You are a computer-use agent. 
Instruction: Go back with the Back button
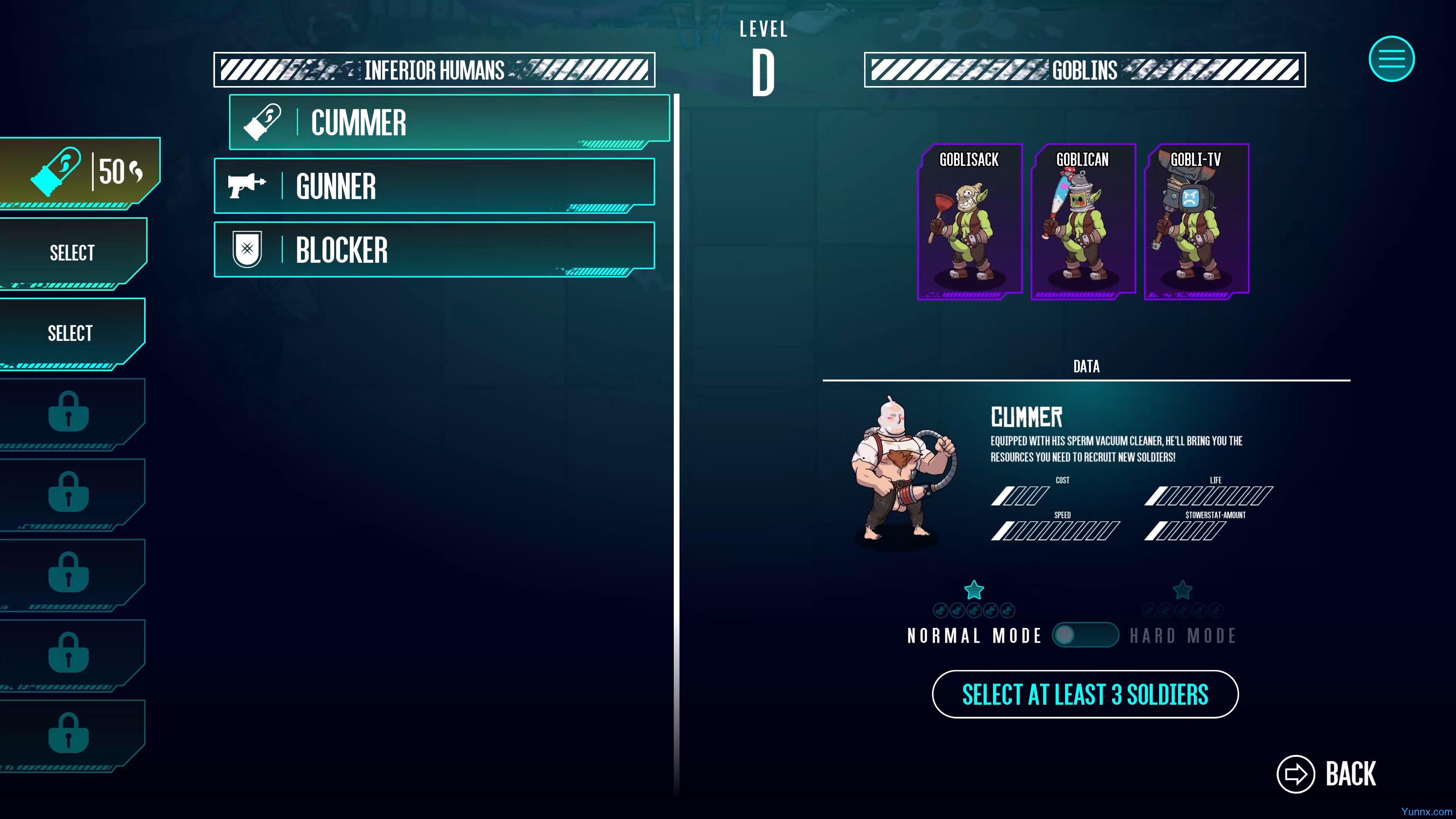[x=1327, y=774]
